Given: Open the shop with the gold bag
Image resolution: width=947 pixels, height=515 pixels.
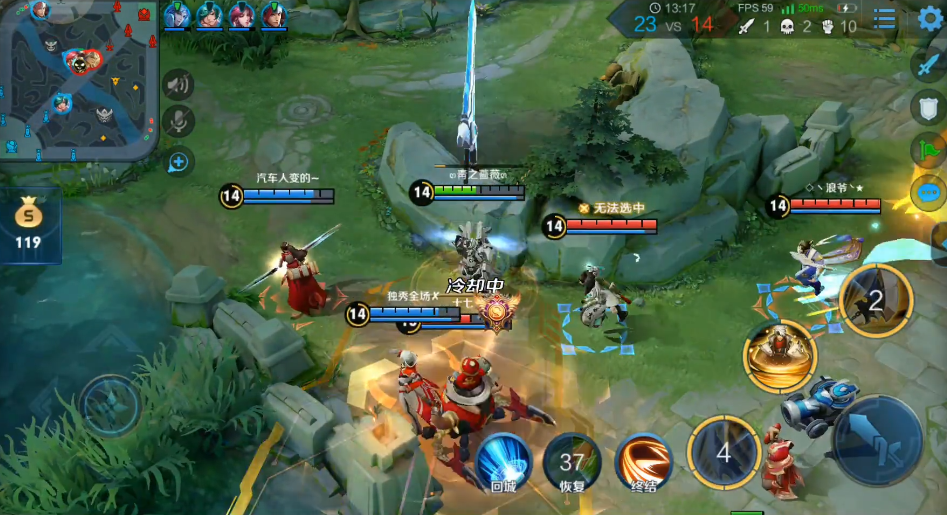Looking at the screenshot, I should click(28, 224).
